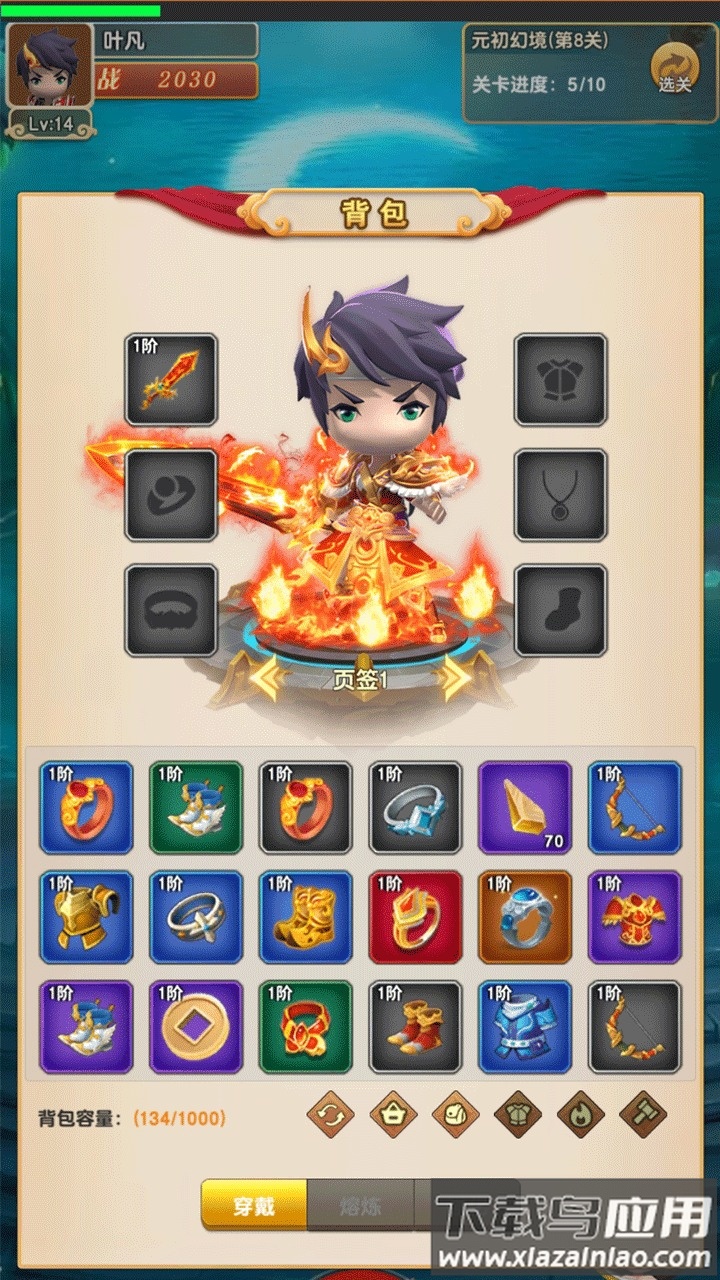720x1280 pixels.
Task: Choose the empty boots equipment slot
Action: (560, 610)
